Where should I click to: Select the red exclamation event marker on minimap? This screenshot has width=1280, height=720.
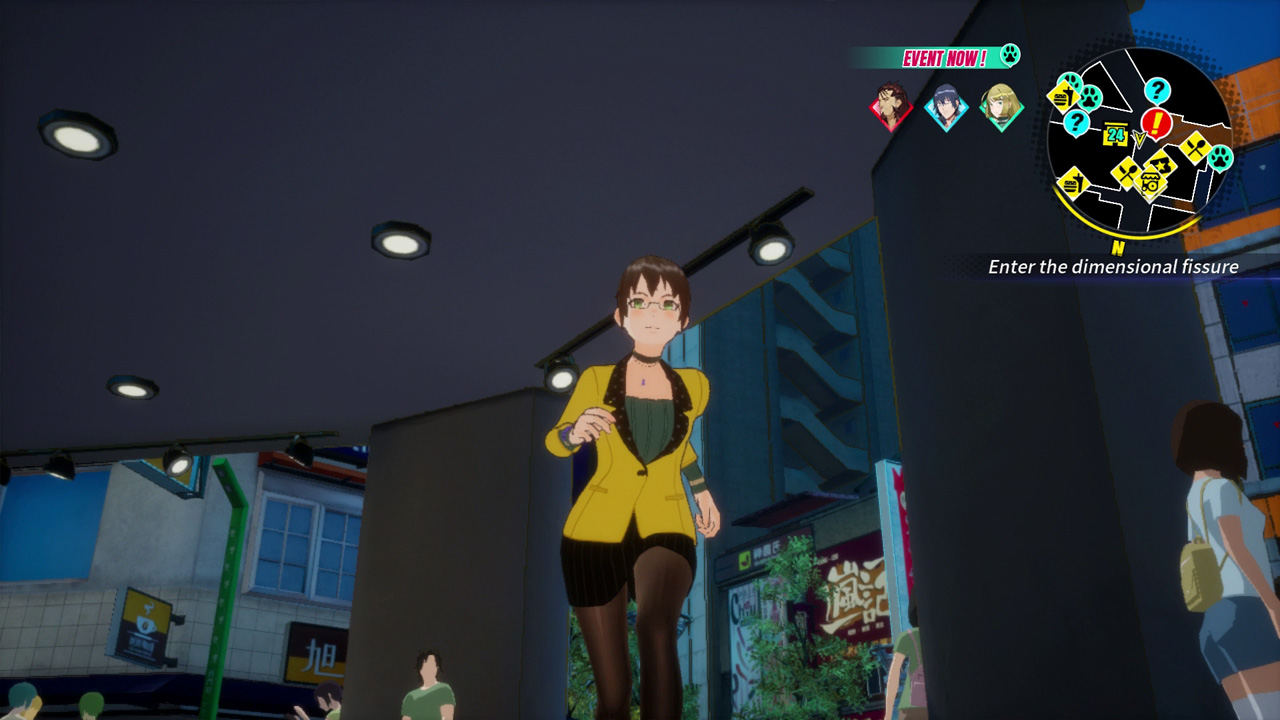tap(1155, 122)
